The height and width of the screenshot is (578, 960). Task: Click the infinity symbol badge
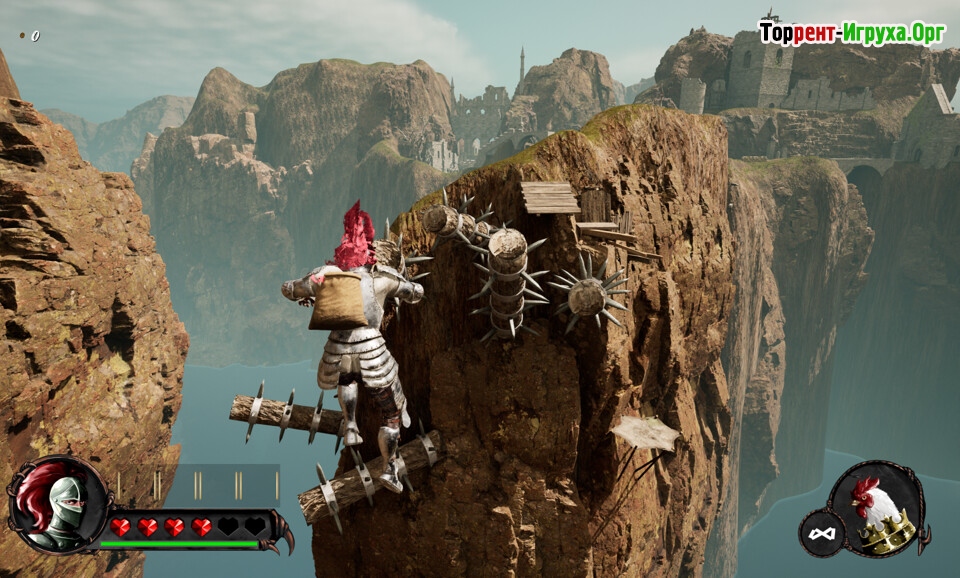[x=821, y=534]
